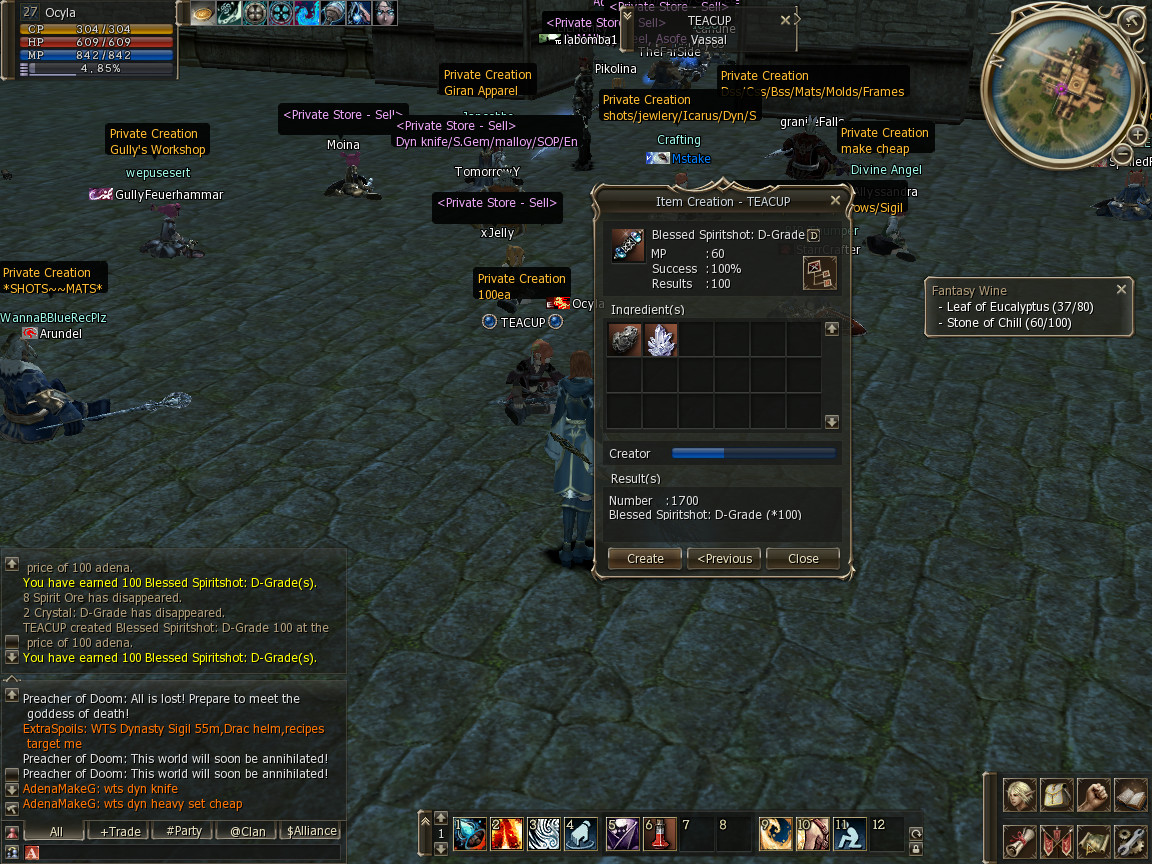
Task: Close the Item Creation window with X
Action: [836, 201]
